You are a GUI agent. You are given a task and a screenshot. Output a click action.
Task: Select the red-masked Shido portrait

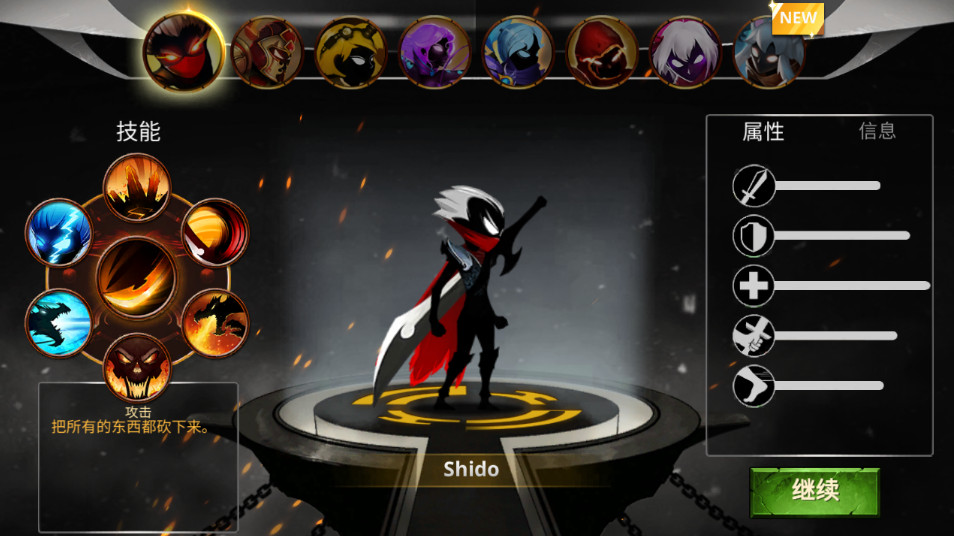(x=182, y=50)
